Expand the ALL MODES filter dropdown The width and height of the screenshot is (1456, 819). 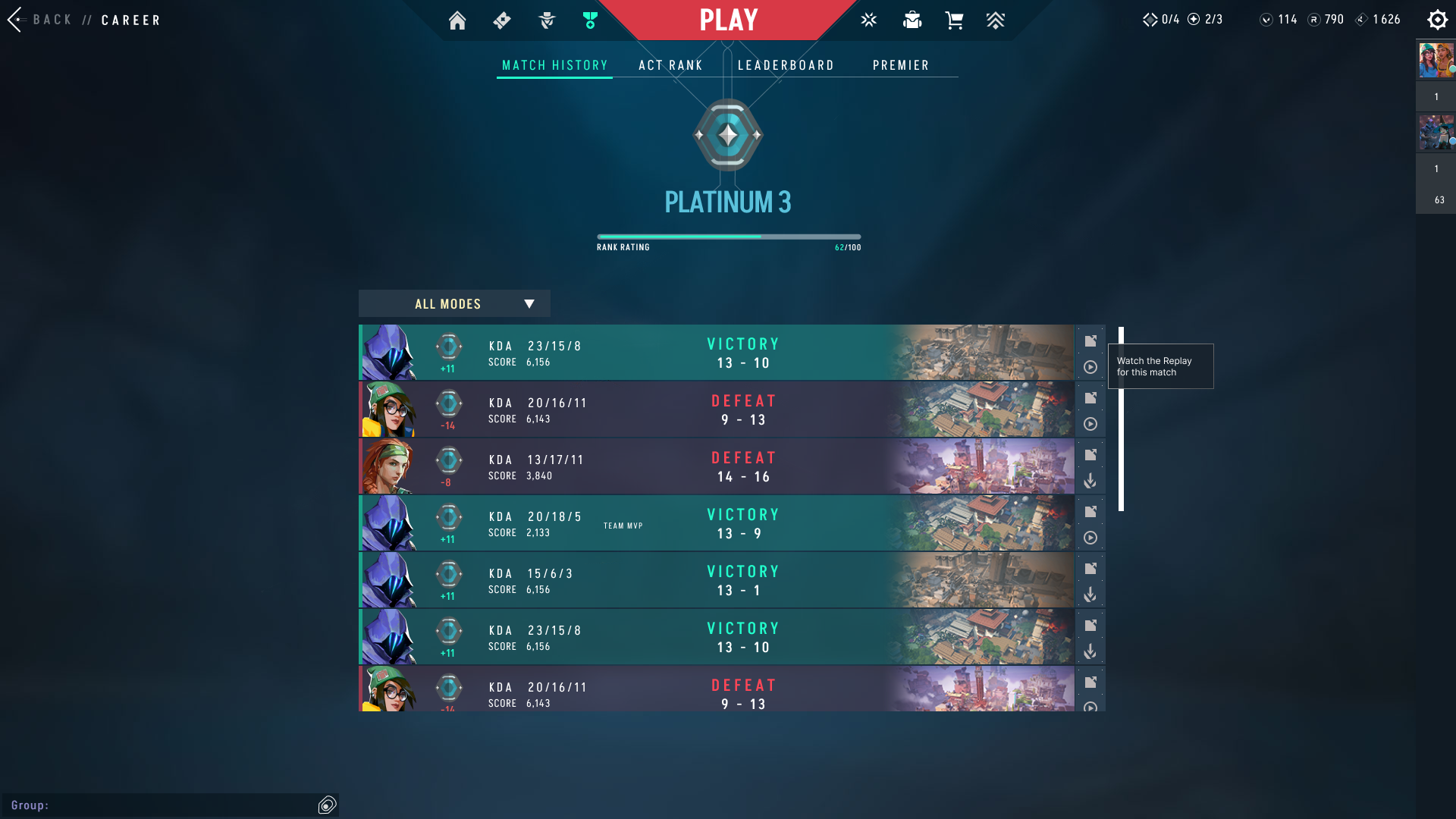[453, 303]
